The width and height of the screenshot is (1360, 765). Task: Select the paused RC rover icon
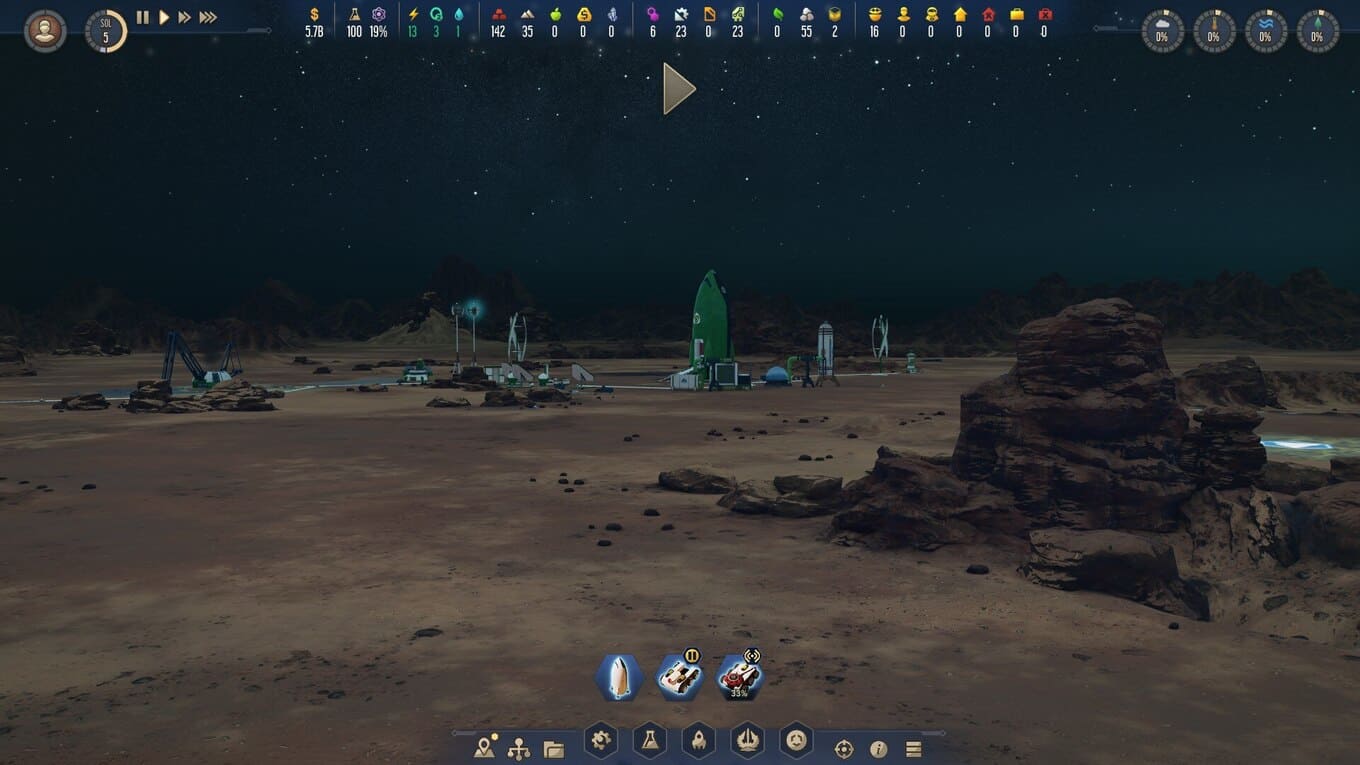point(679,678)
